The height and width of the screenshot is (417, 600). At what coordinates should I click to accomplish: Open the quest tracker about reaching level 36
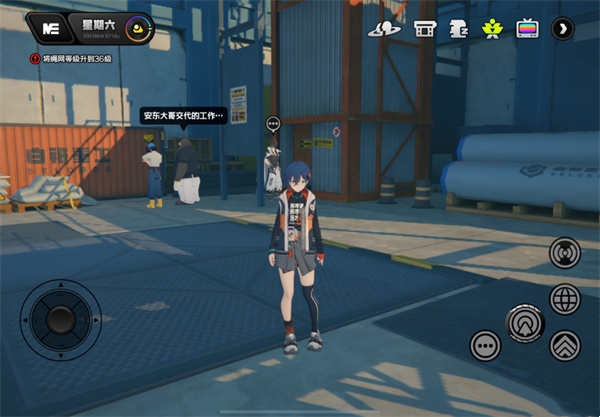tap(78, 59)
